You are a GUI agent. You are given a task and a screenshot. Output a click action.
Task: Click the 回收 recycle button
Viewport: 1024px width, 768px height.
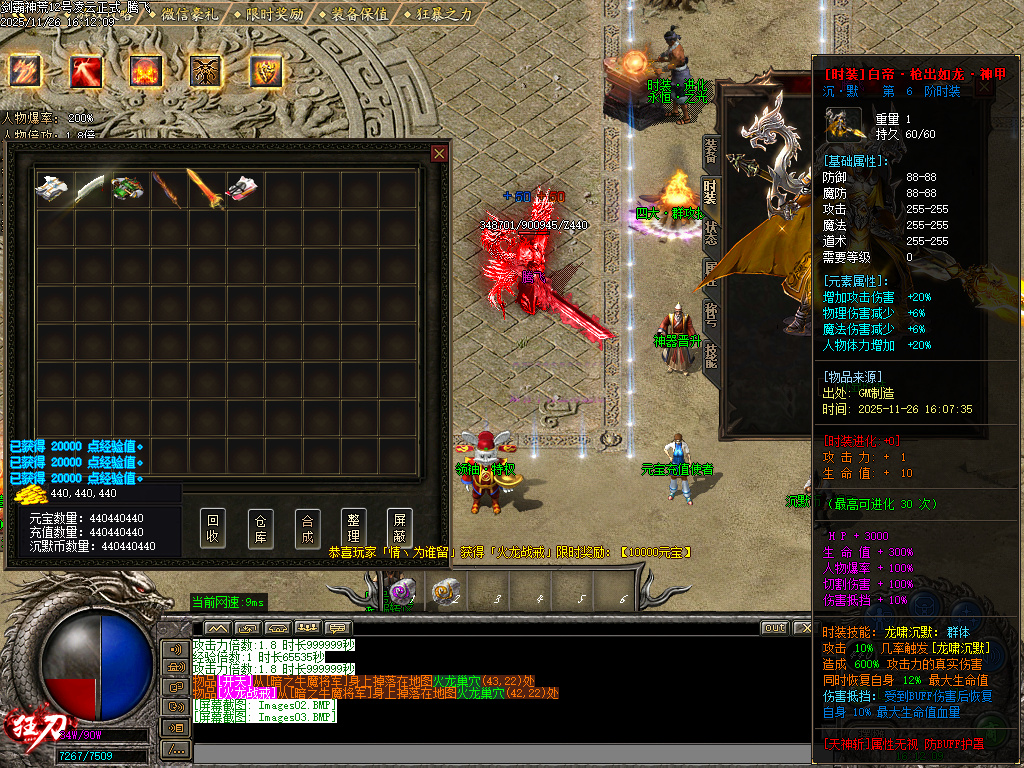[x=212, y=528]
